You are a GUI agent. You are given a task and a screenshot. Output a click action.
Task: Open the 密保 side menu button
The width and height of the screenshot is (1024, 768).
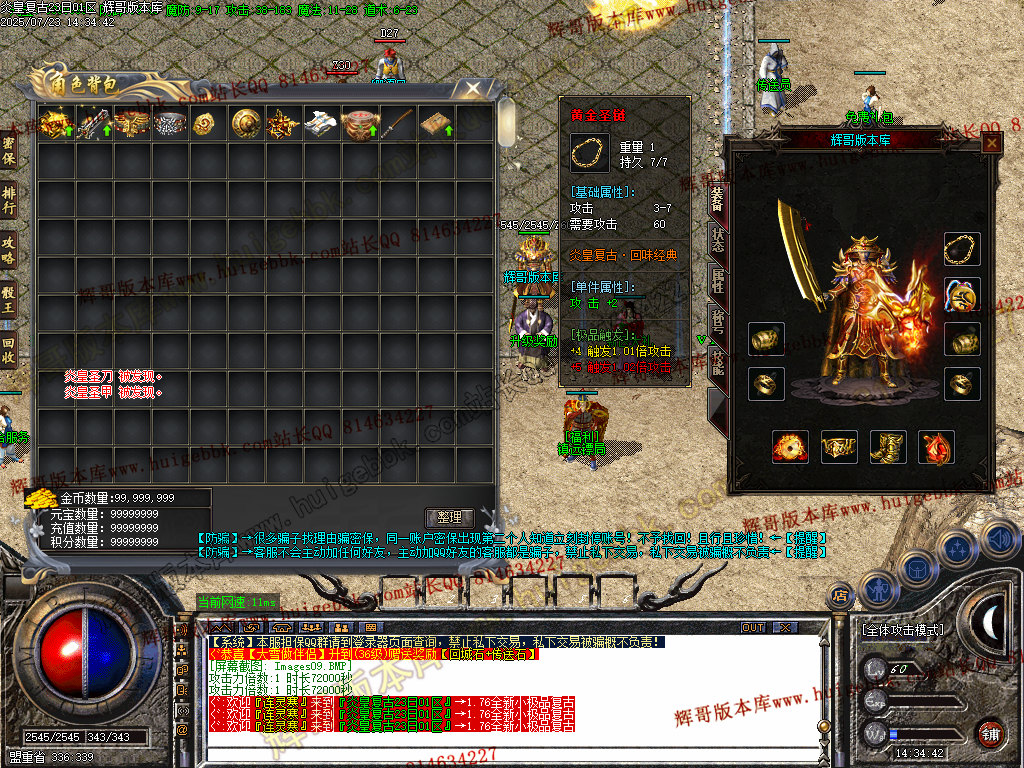[9, 150]
